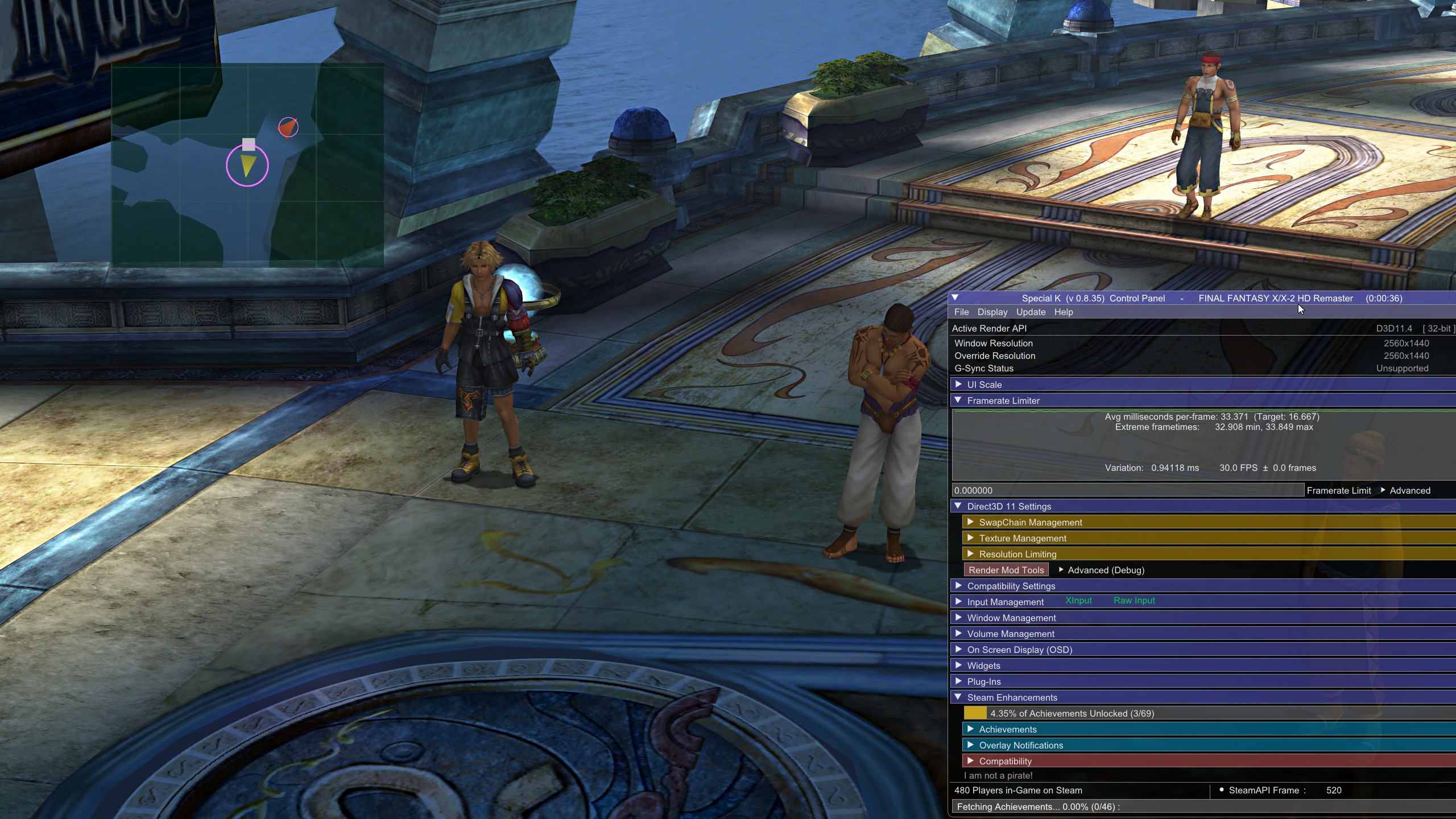
Task: Expand Compatibility Settings section
Action: click(1011, 586)
